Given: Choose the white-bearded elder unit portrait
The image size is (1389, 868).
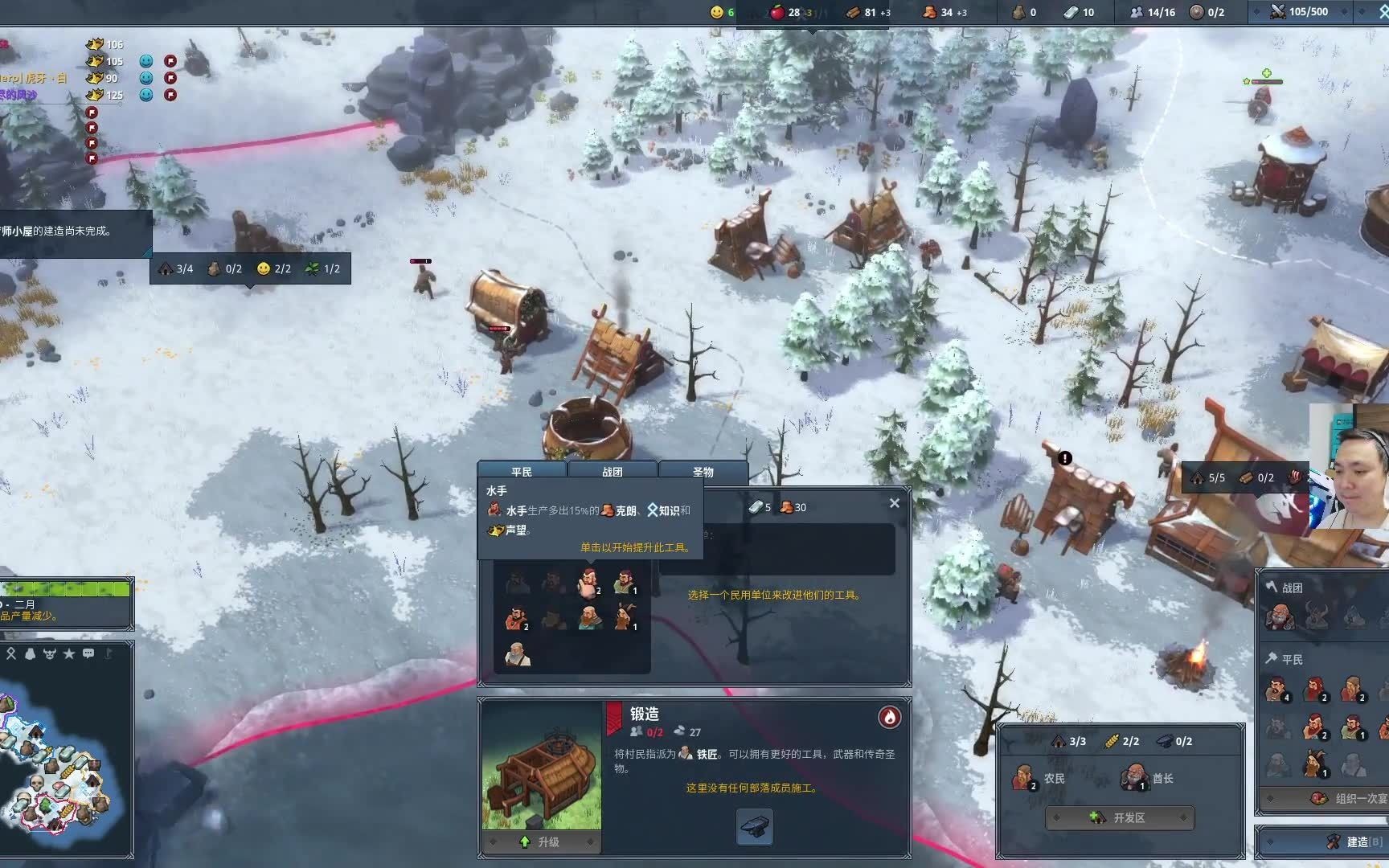Looking at the screenshot, I should pyautogui.click(x=518, y=653).
